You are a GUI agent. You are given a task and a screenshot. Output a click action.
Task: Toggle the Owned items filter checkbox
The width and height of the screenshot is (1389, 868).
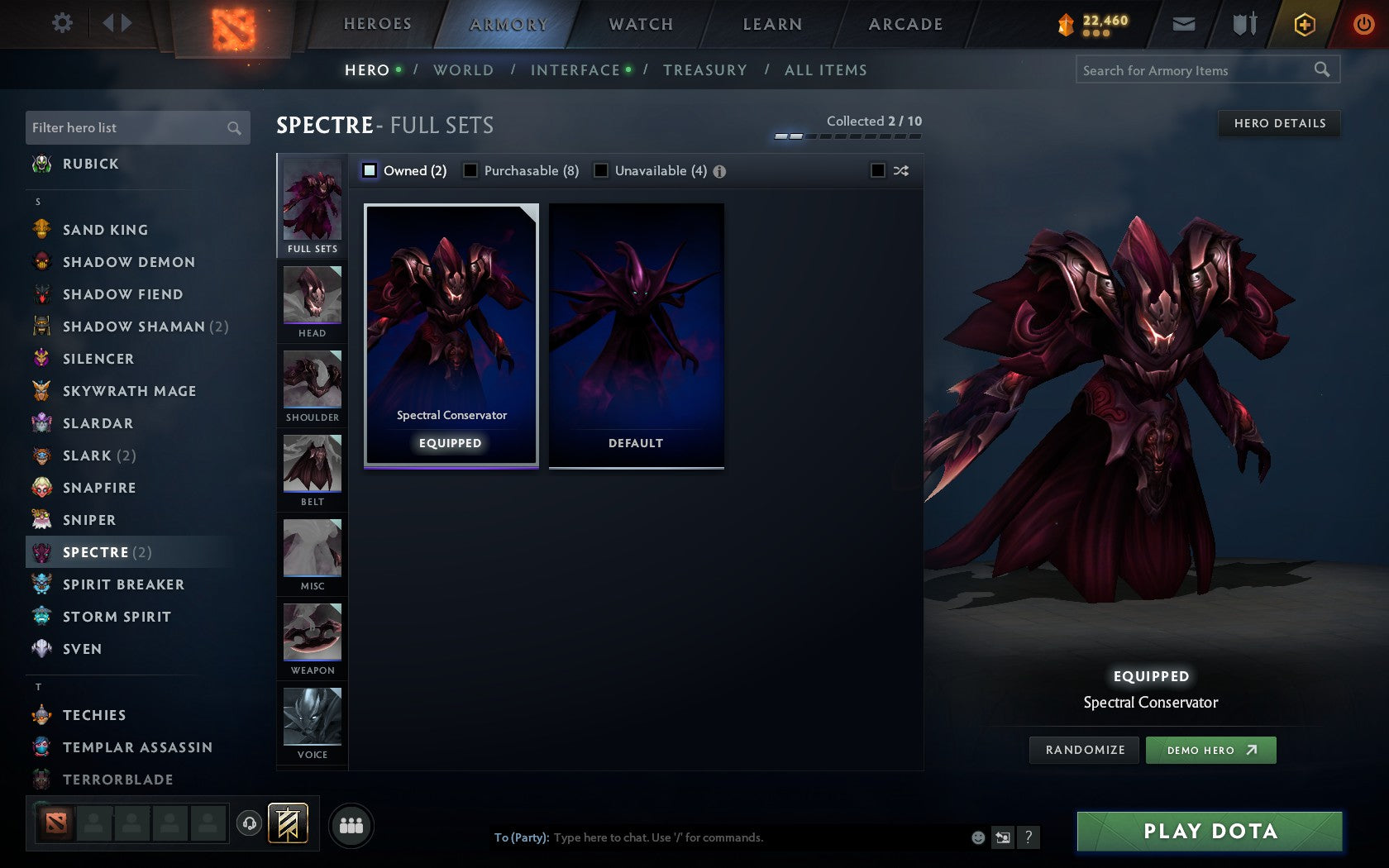coord(369,170)
